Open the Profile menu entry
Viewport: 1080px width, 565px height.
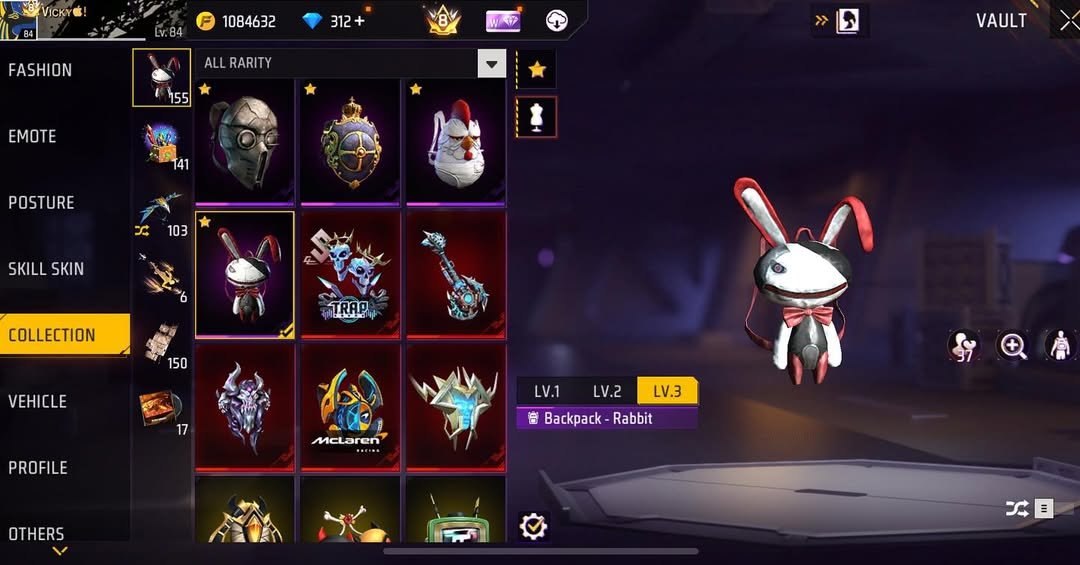(38, 468)
